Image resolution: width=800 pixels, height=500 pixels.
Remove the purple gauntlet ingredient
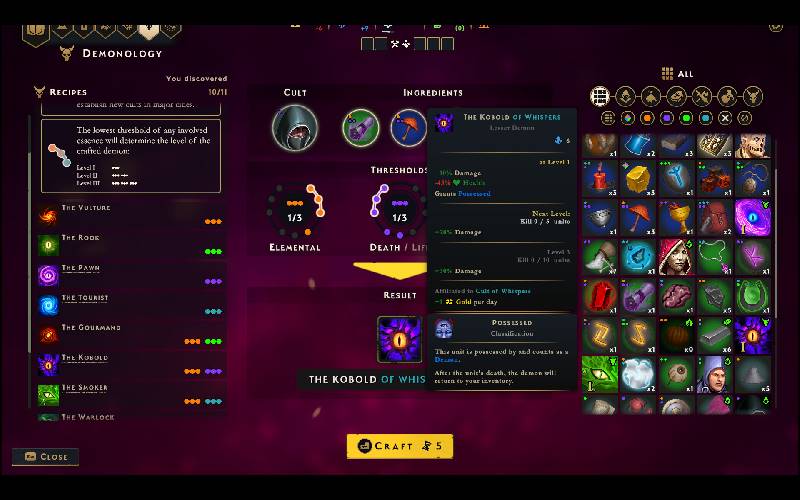tap(361, 128)
